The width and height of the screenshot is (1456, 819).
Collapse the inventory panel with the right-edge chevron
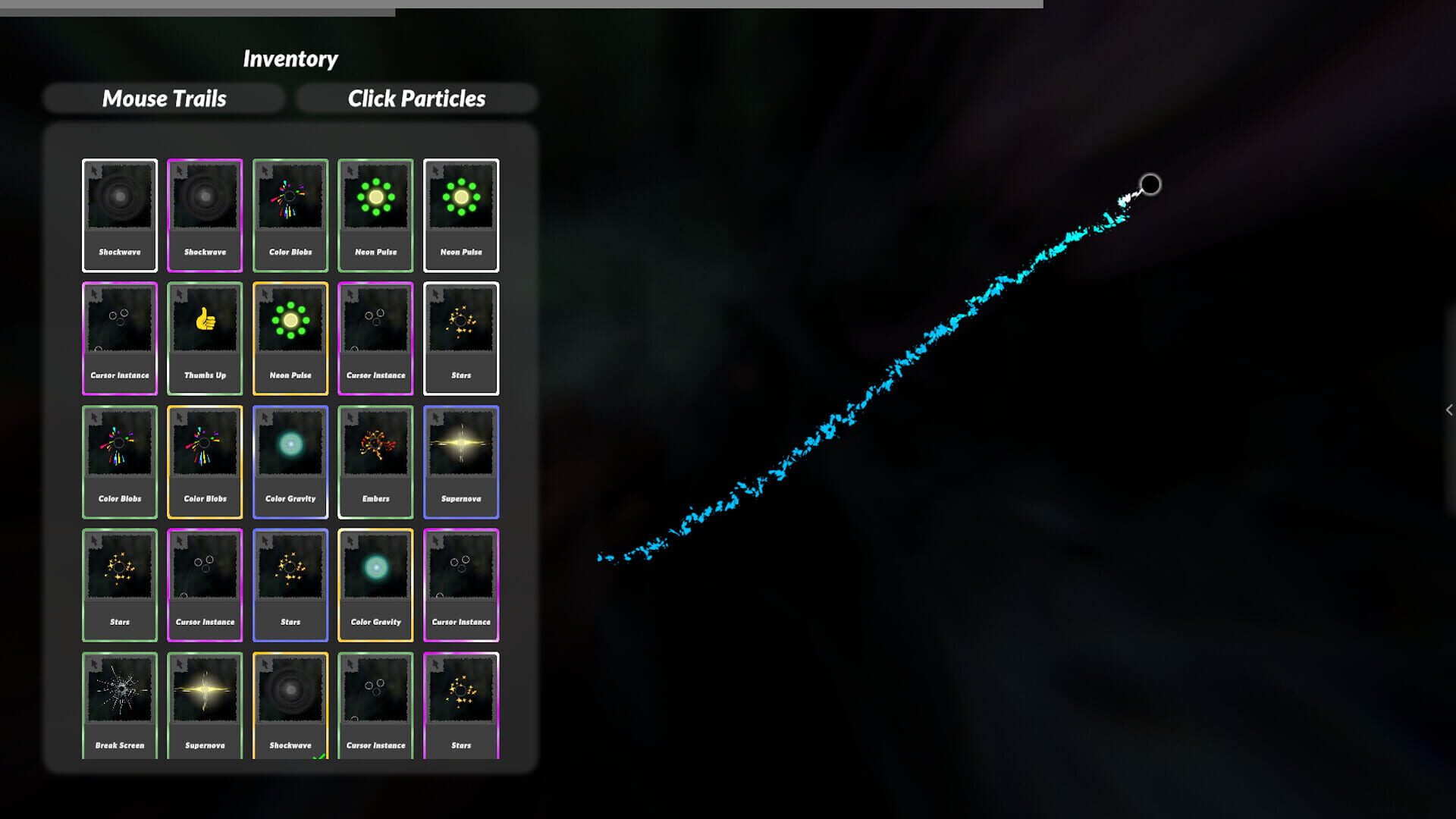coord(1449,409)
